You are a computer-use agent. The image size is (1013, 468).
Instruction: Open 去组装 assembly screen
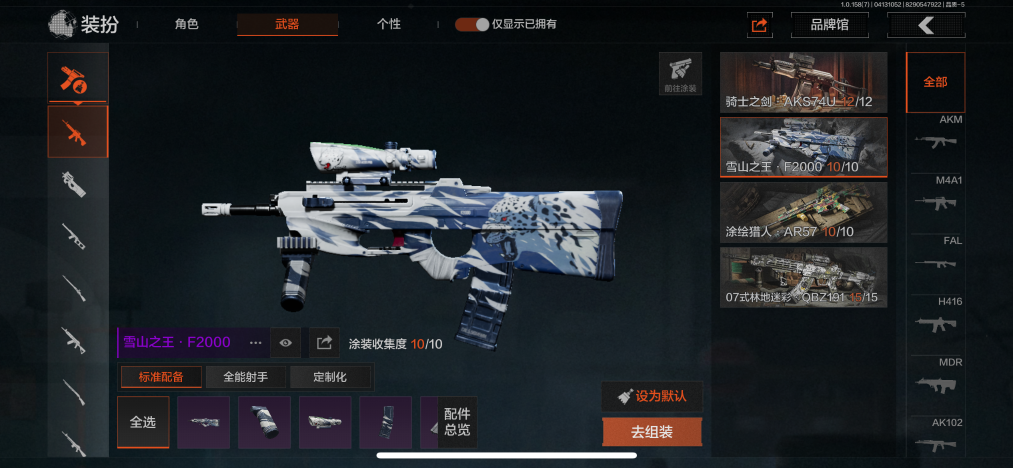pyautogui.click(x=652, y=432)
